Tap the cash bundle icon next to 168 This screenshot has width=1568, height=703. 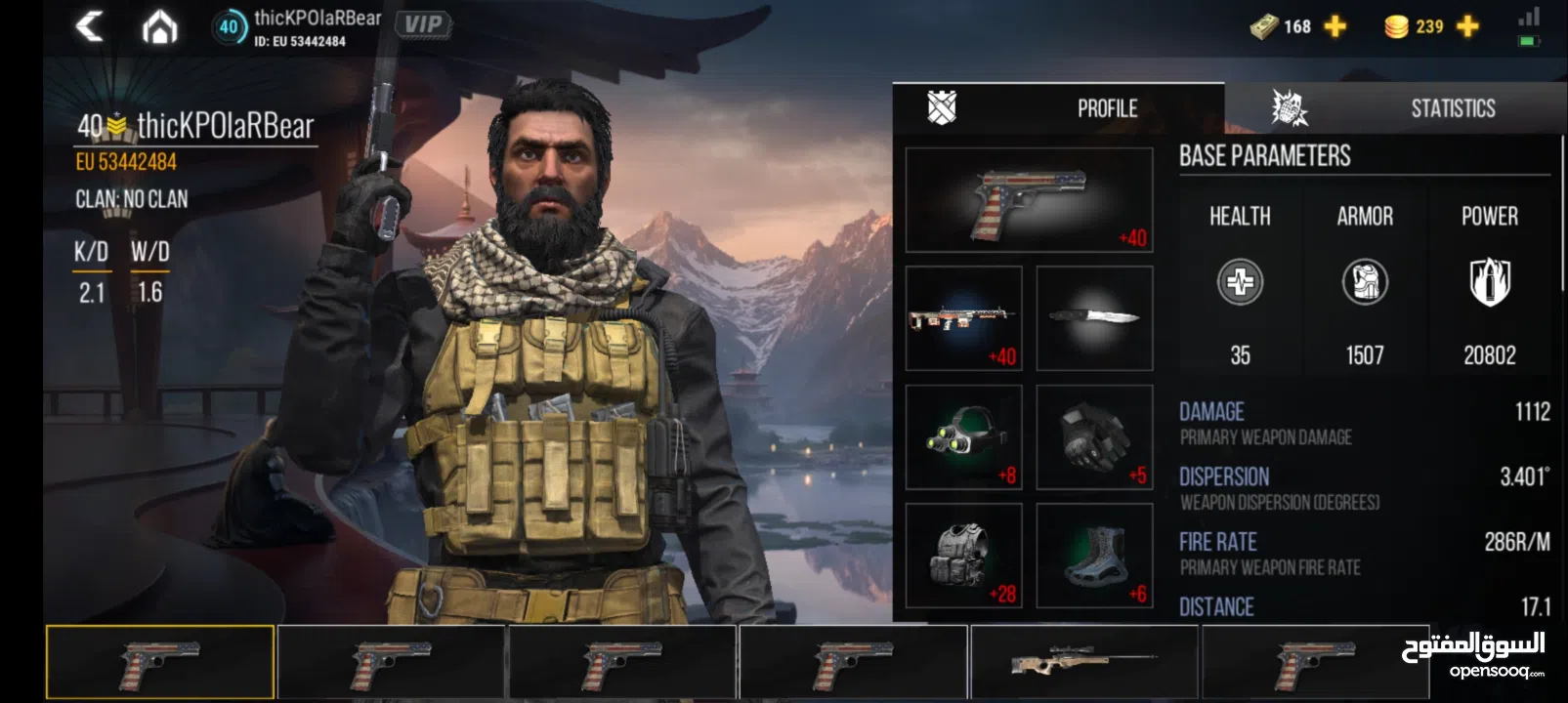point(1264,26)
